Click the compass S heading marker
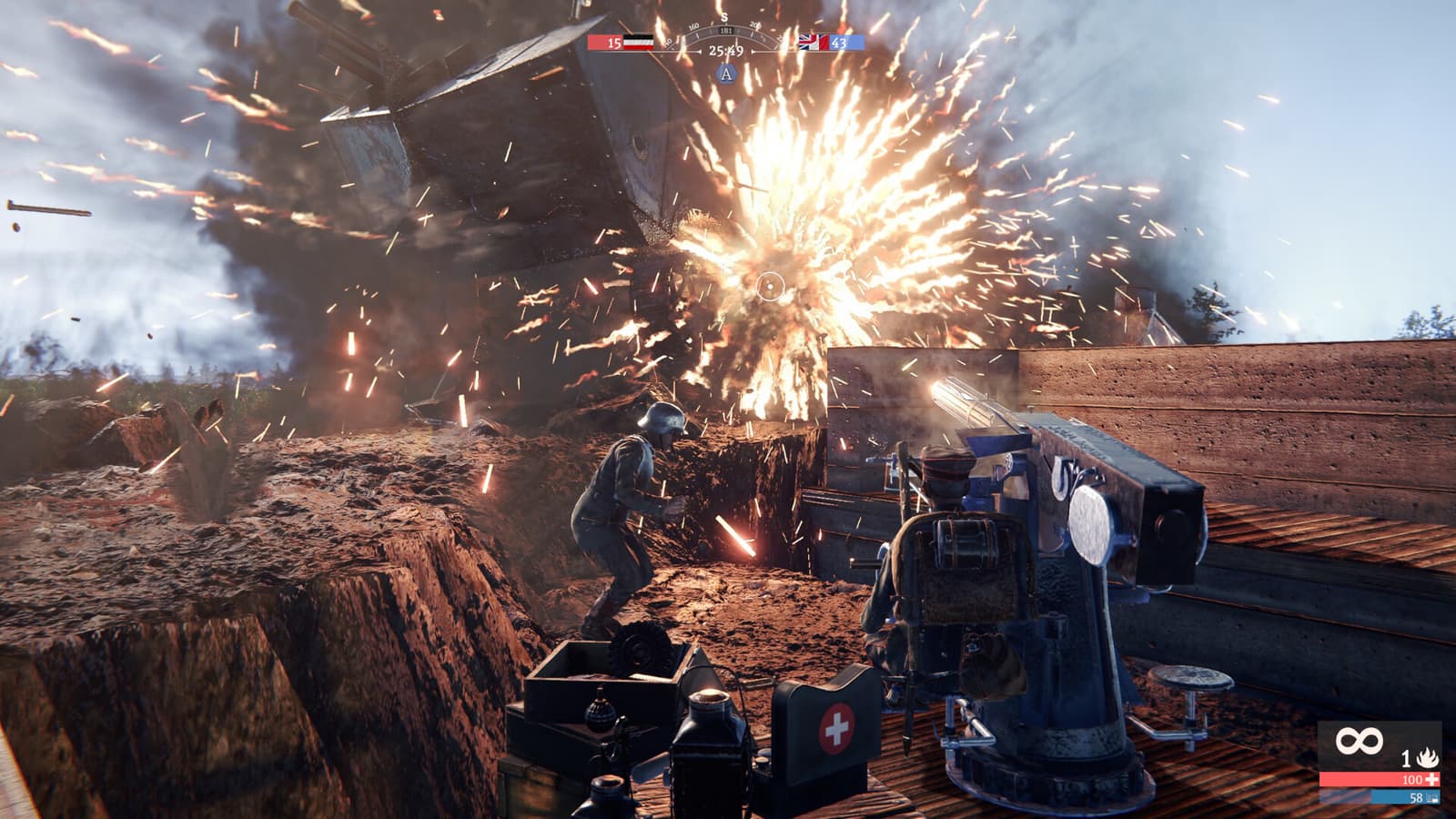 725,16
